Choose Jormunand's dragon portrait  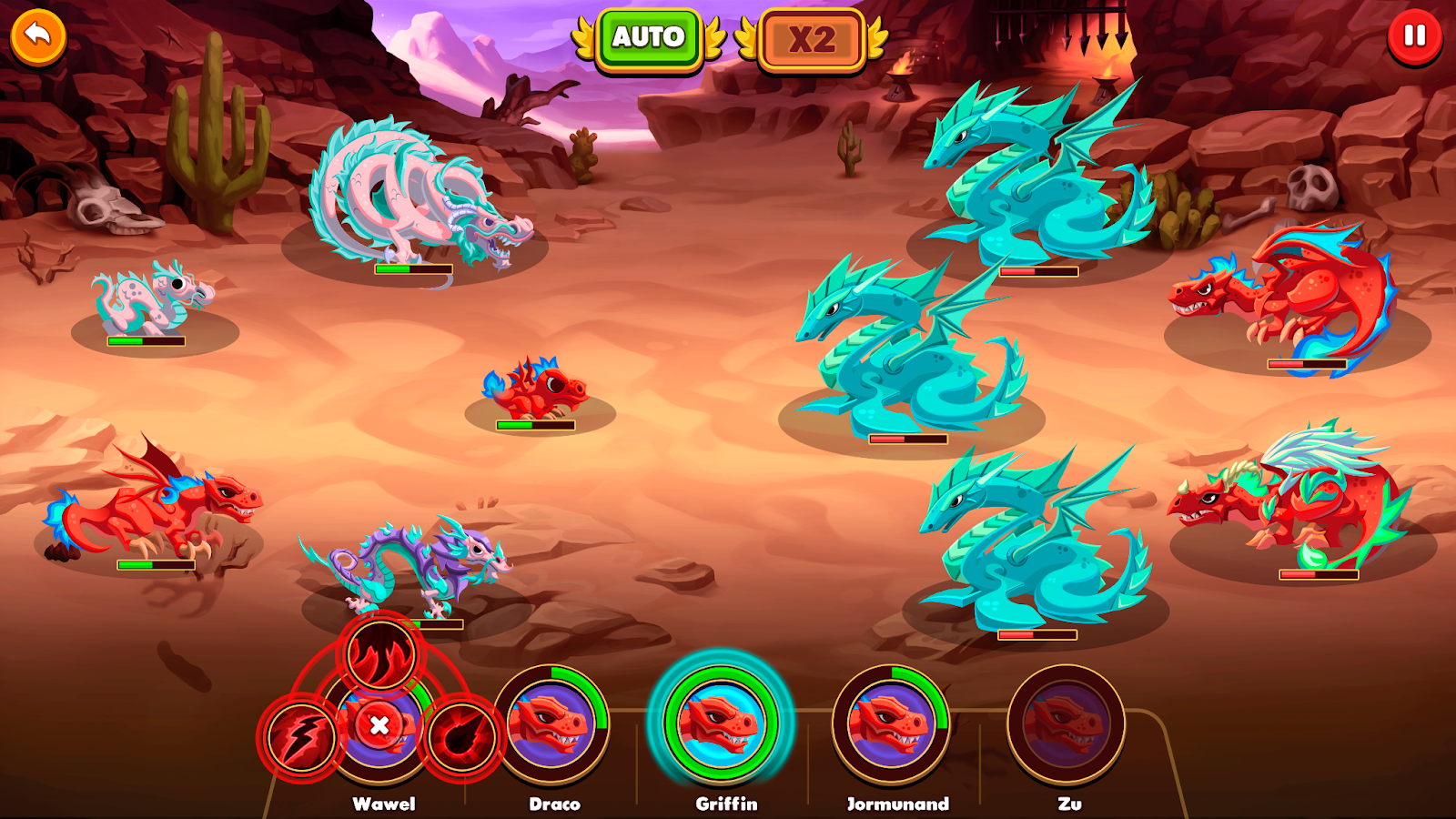point(889,725)
